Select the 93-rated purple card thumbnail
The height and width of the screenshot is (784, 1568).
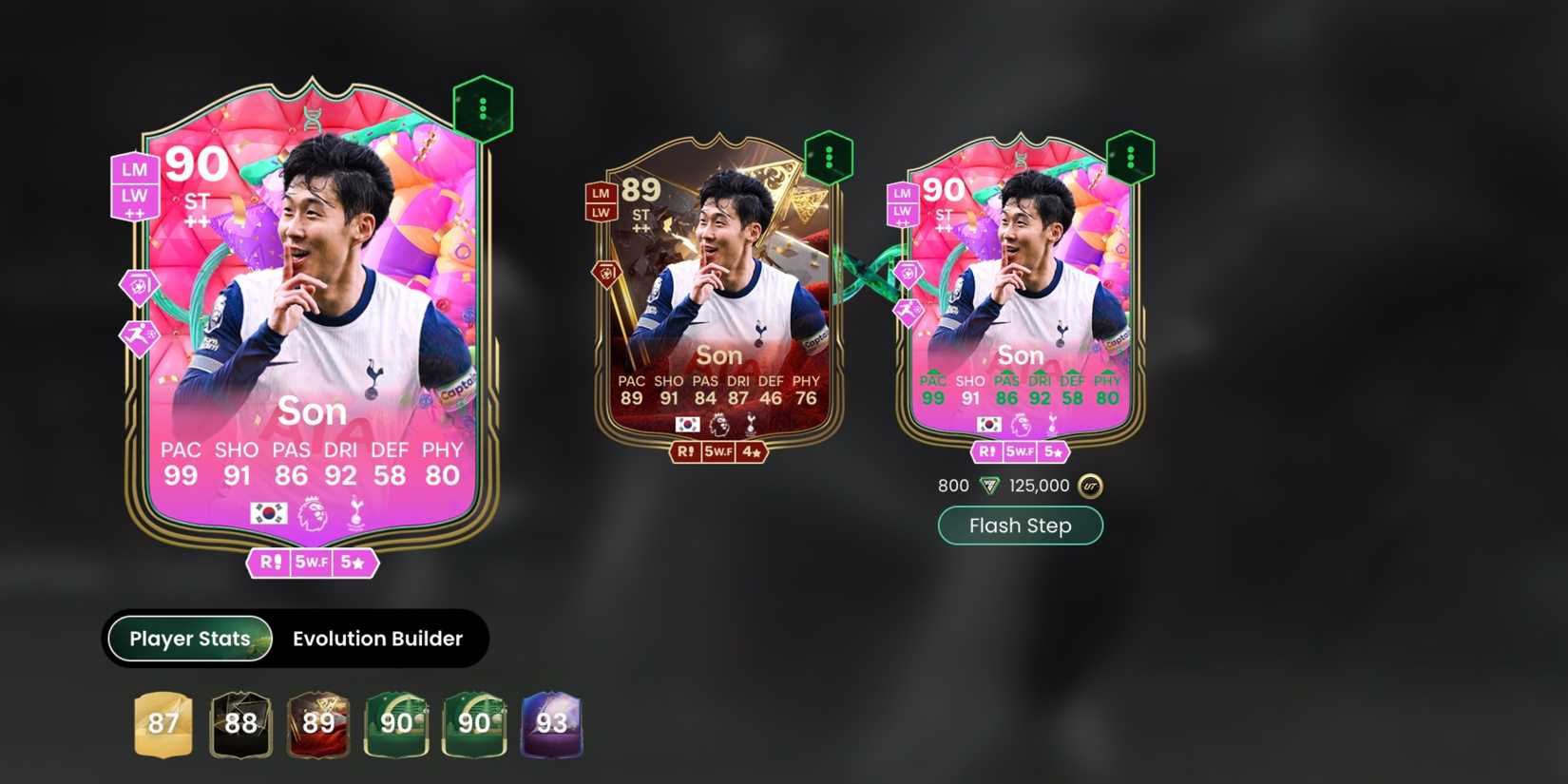coord(551,725)
